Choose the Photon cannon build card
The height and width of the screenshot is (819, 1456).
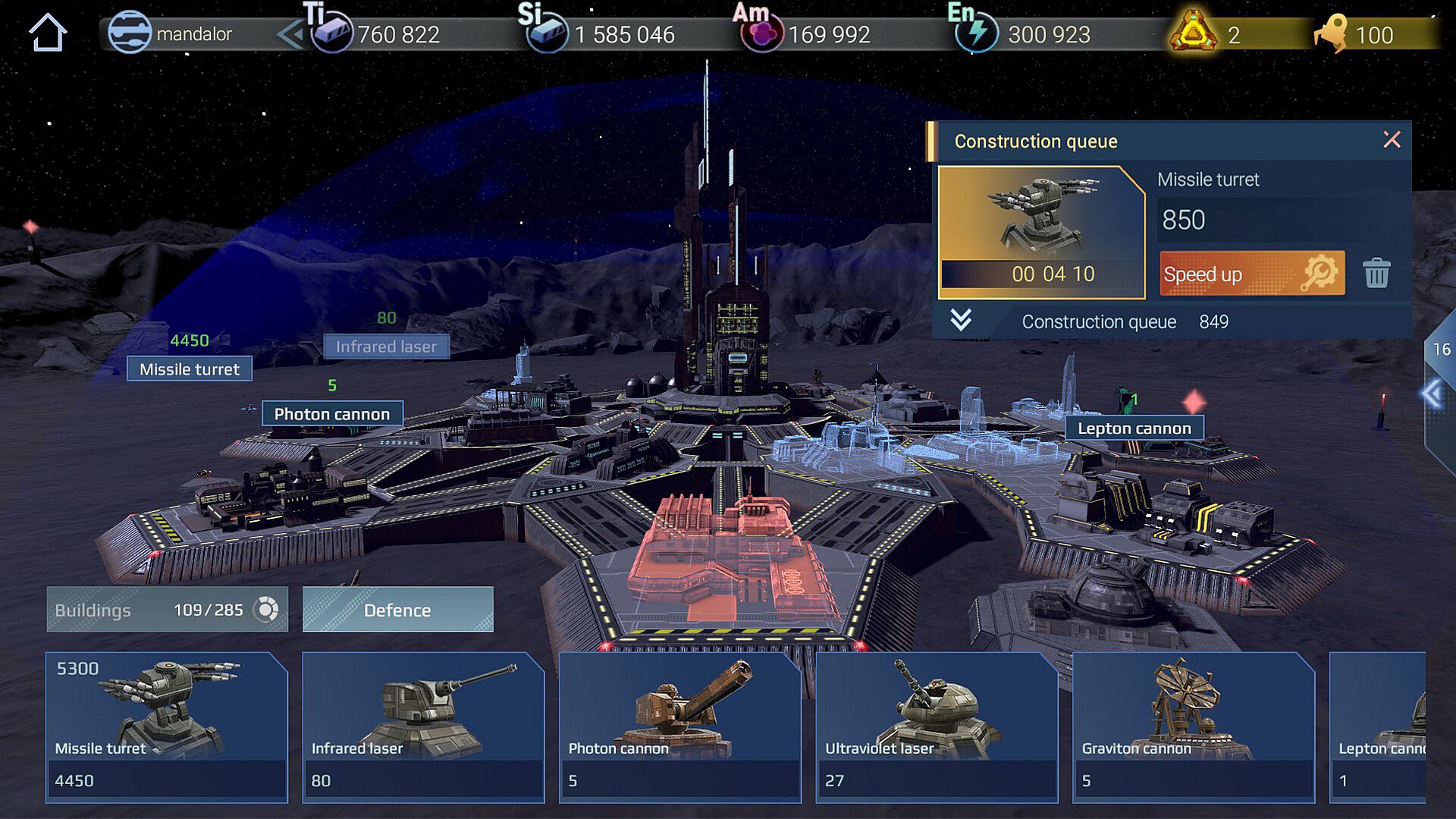pos(679,726)
